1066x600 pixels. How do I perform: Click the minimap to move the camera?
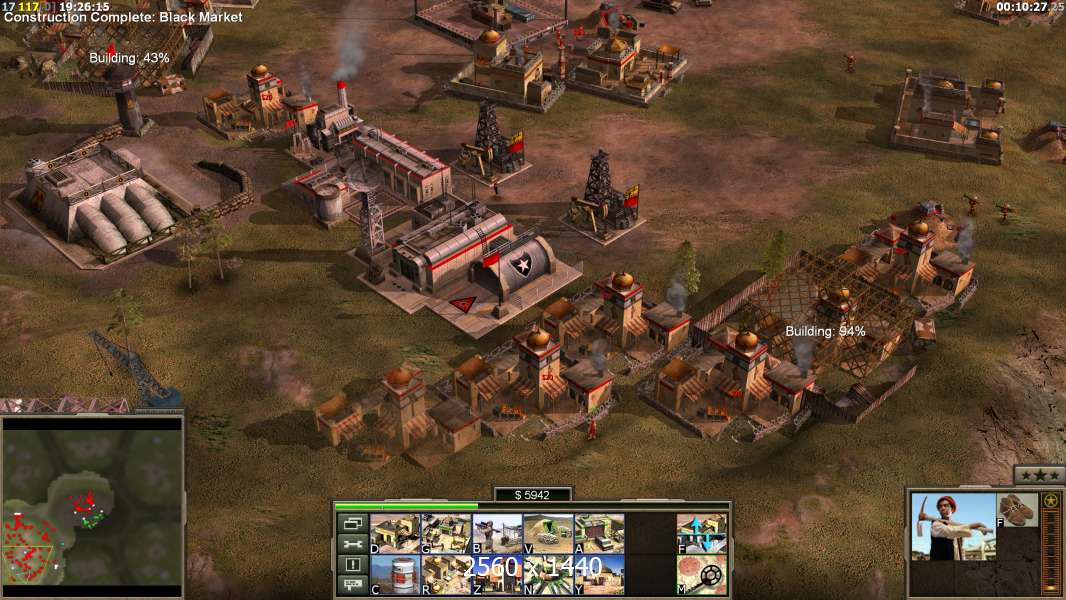[92, 501]
